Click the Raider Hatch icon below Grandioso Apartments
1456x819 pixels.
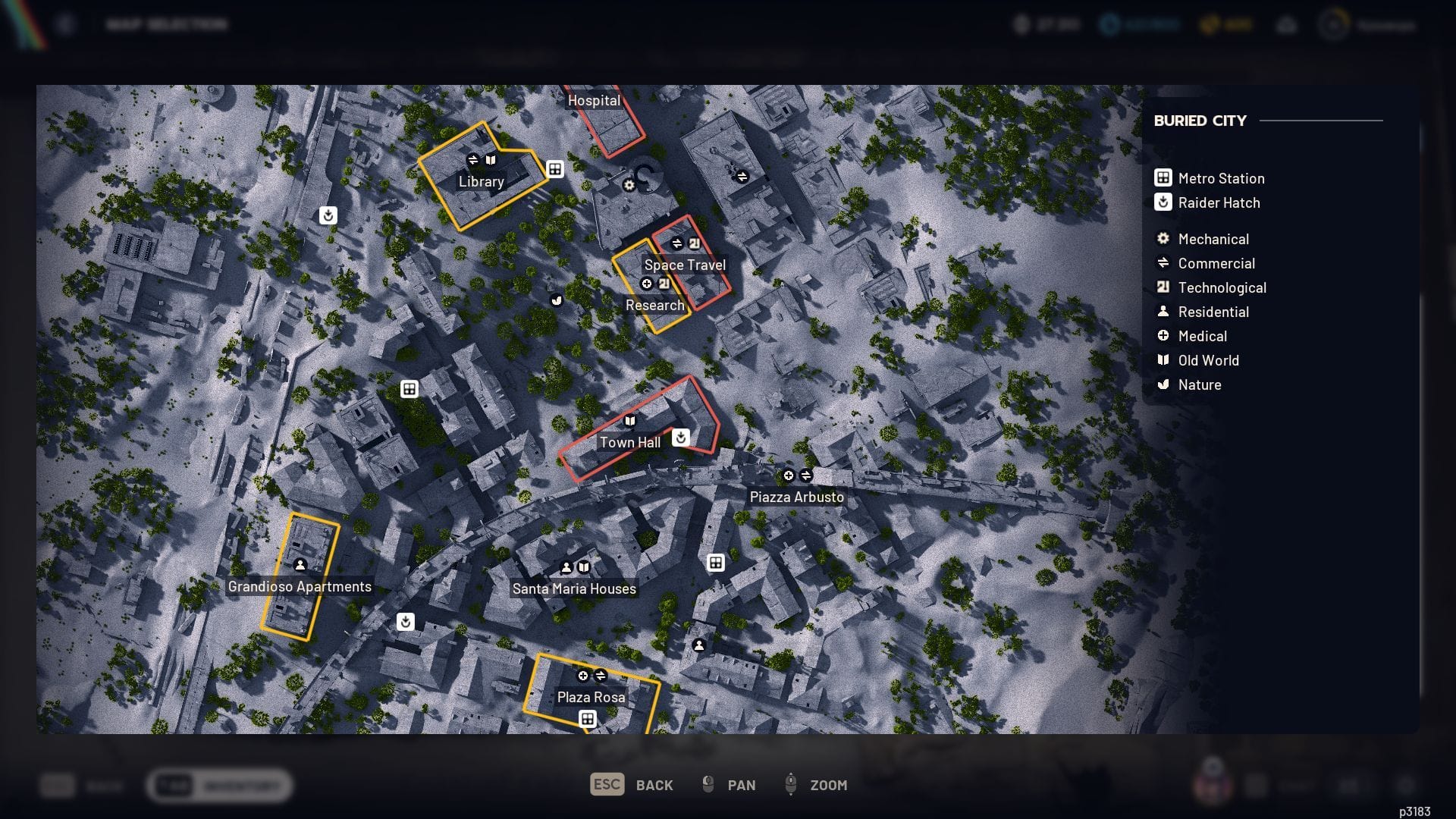point(405,622)
